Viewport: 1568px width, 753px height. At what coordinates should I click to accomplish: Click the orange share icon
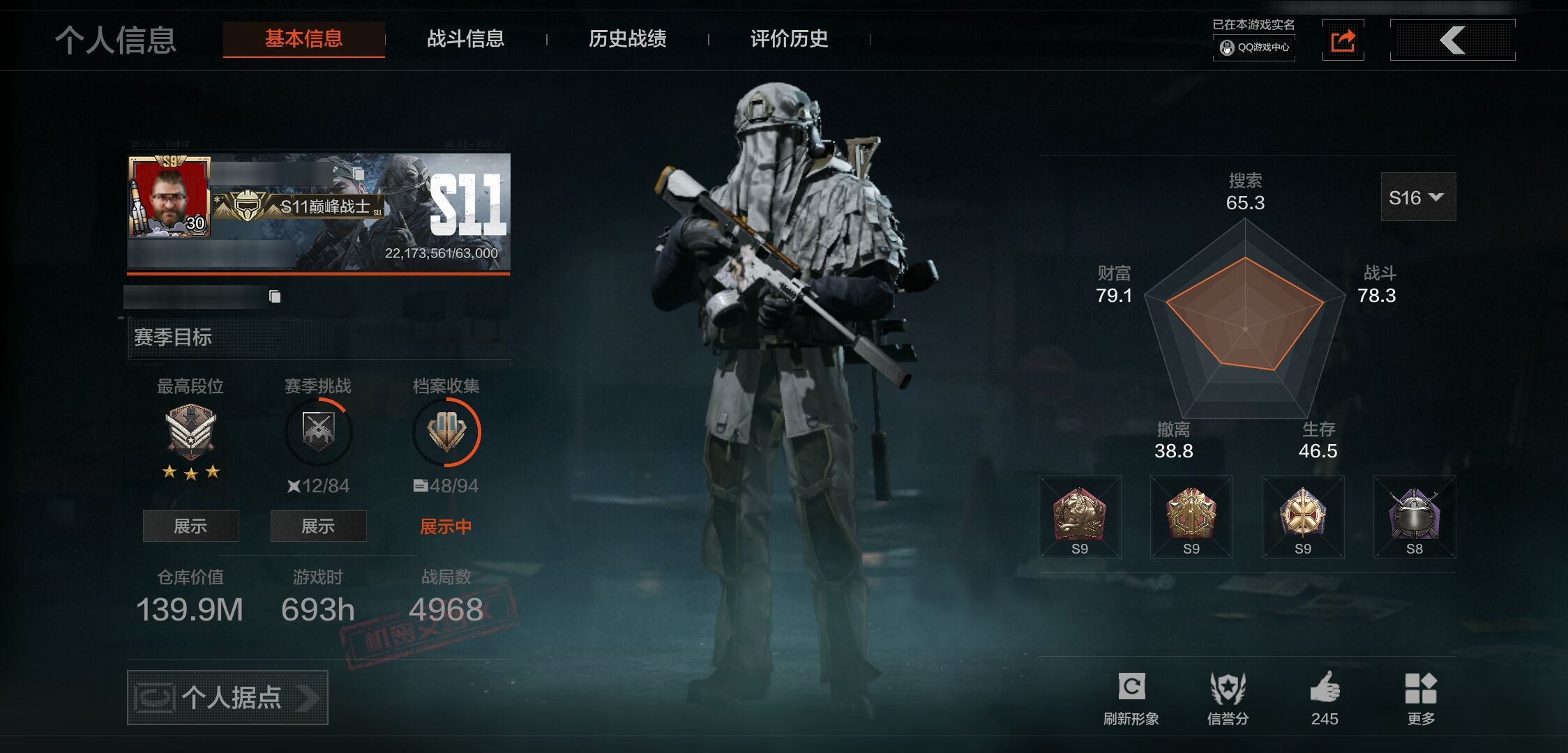[x=1343, y=40]
